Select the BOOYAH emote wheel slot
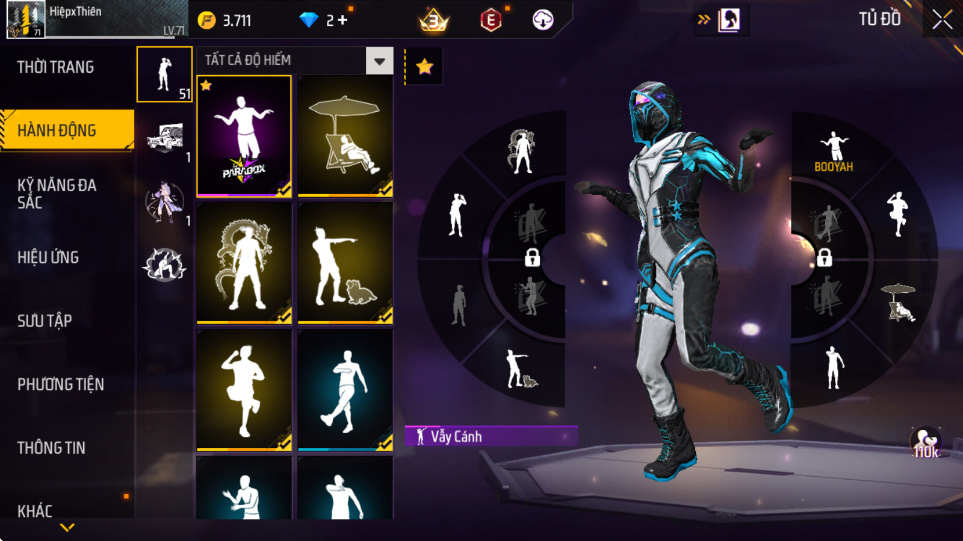This screenshot has height=541, width=963. (x=833, y=151)
